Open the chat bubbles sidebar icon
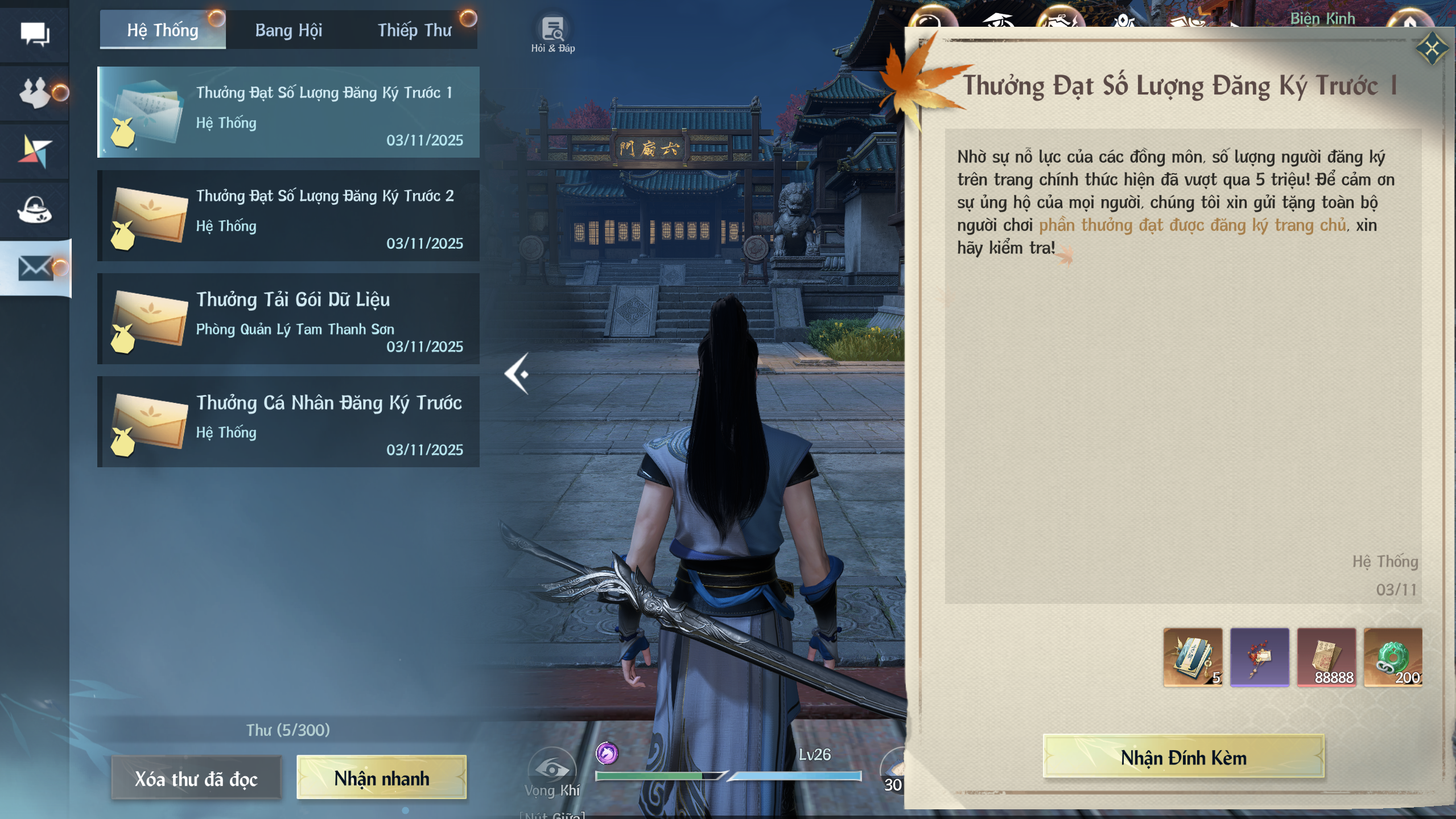The width and height of the screenshot is (1456, 819). 35,35
